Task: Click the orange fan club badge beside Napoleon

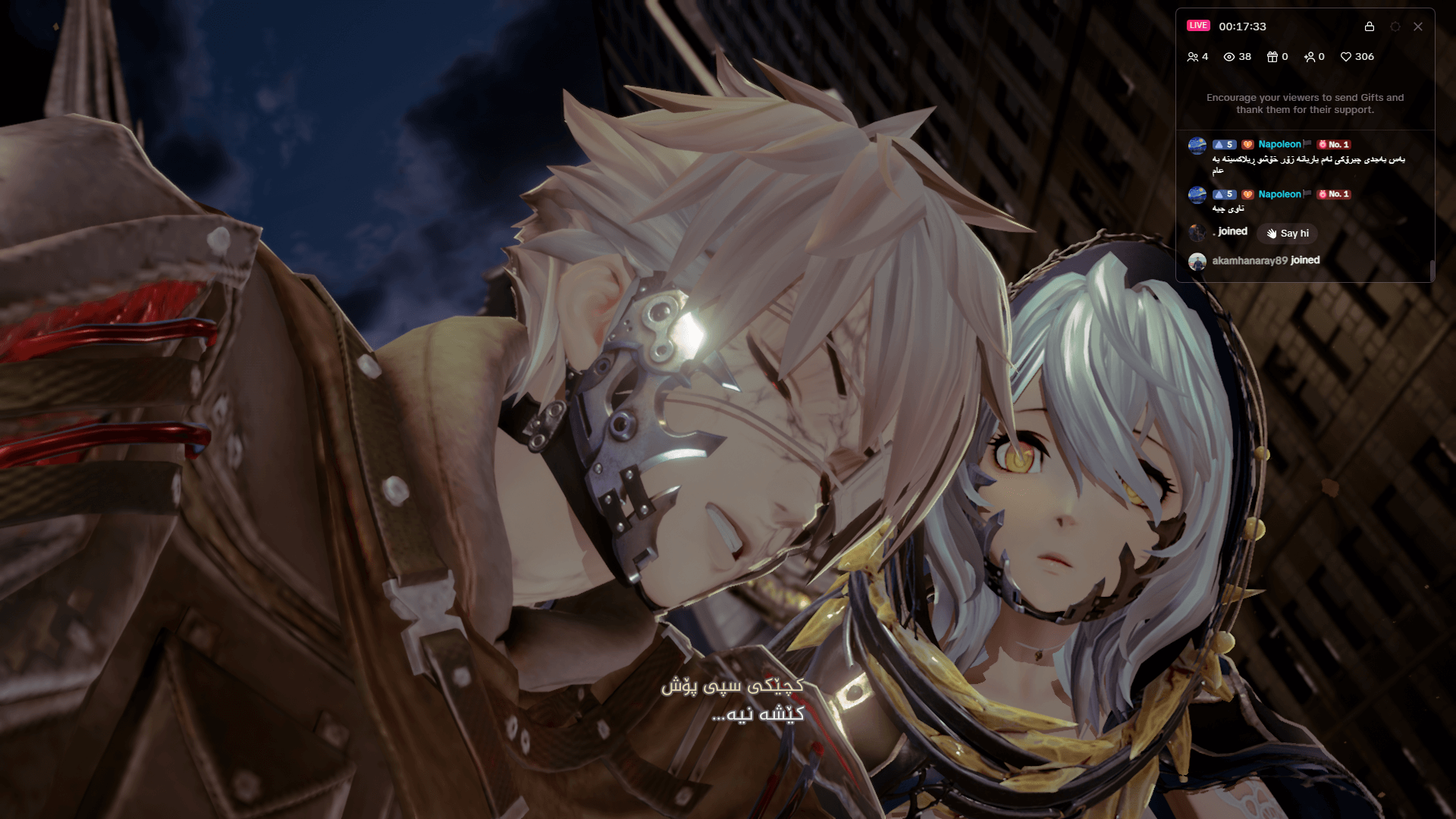Action: (x=1247, y=144)
